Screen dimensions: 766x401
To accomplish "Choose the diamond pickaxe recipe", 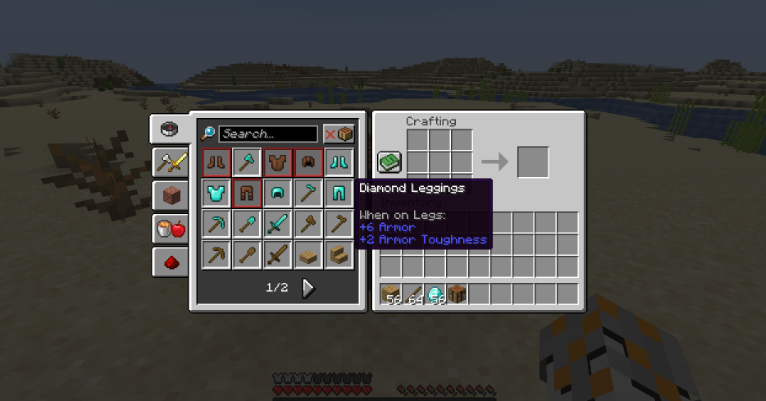I will click(215, 223).
